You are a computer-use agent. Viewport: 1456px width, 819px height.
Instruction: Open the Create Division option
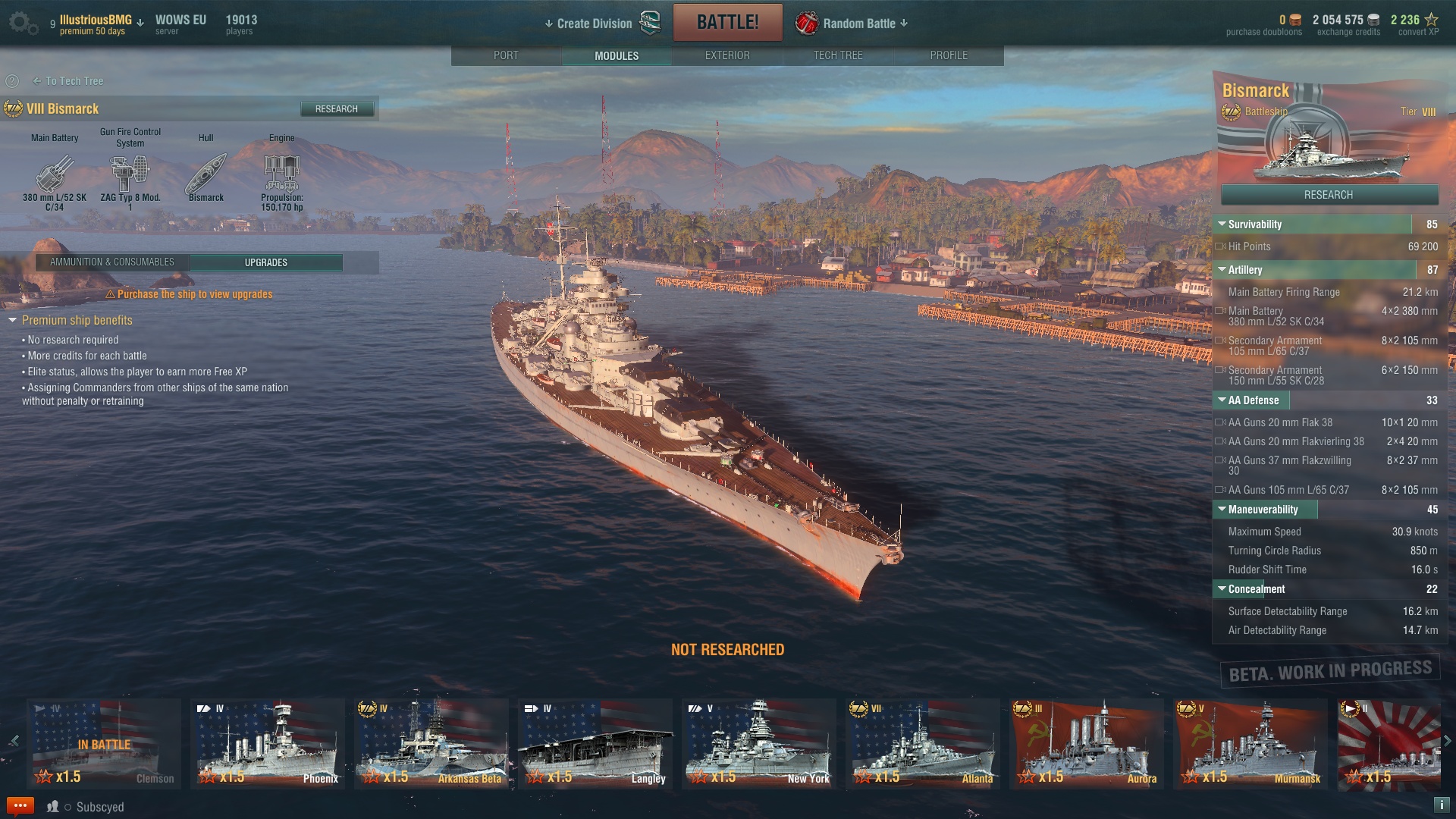(x=594, y=24)
